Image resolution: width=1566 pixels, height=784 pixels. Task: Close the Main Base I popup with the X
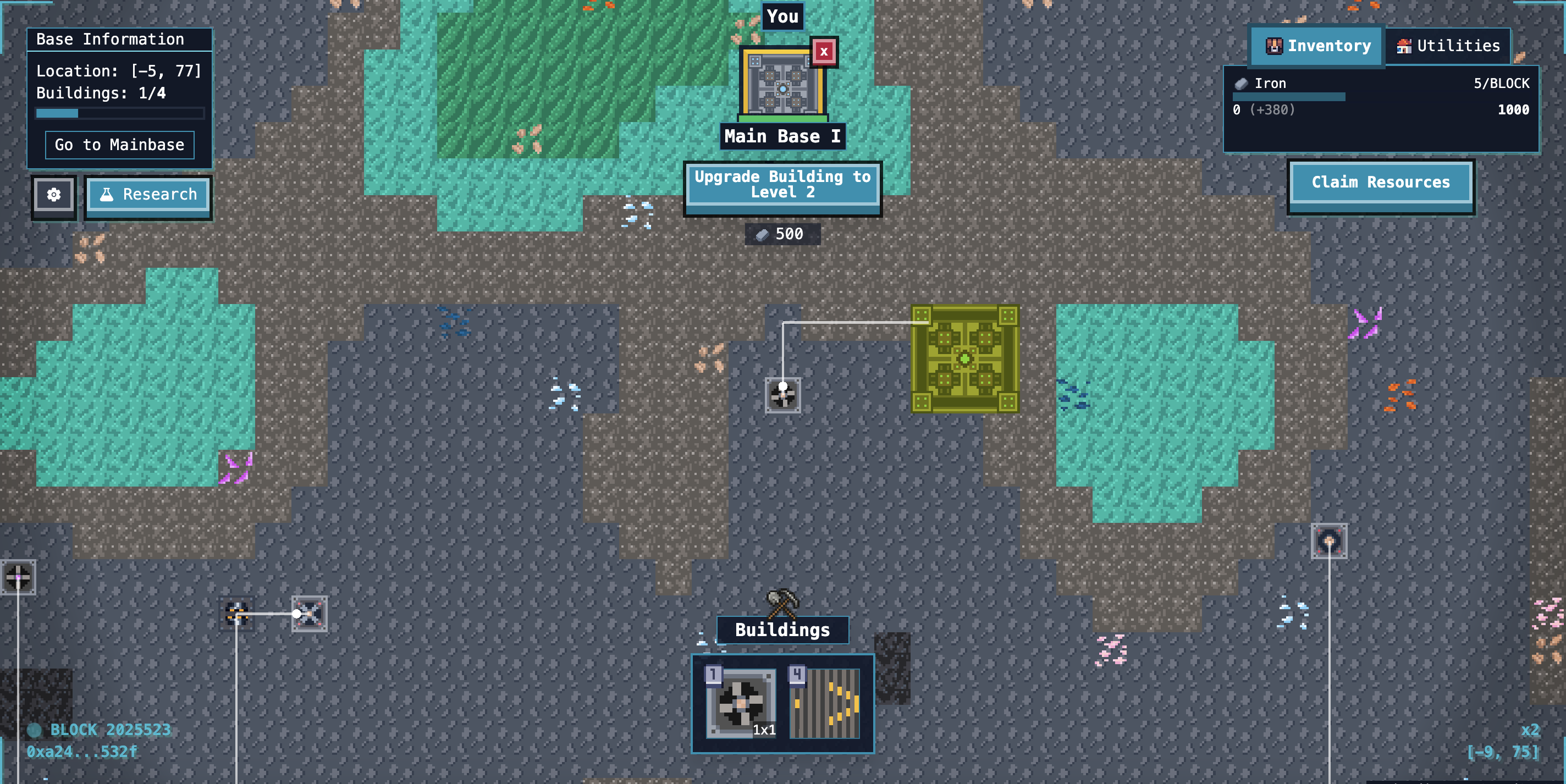point(824,53)
